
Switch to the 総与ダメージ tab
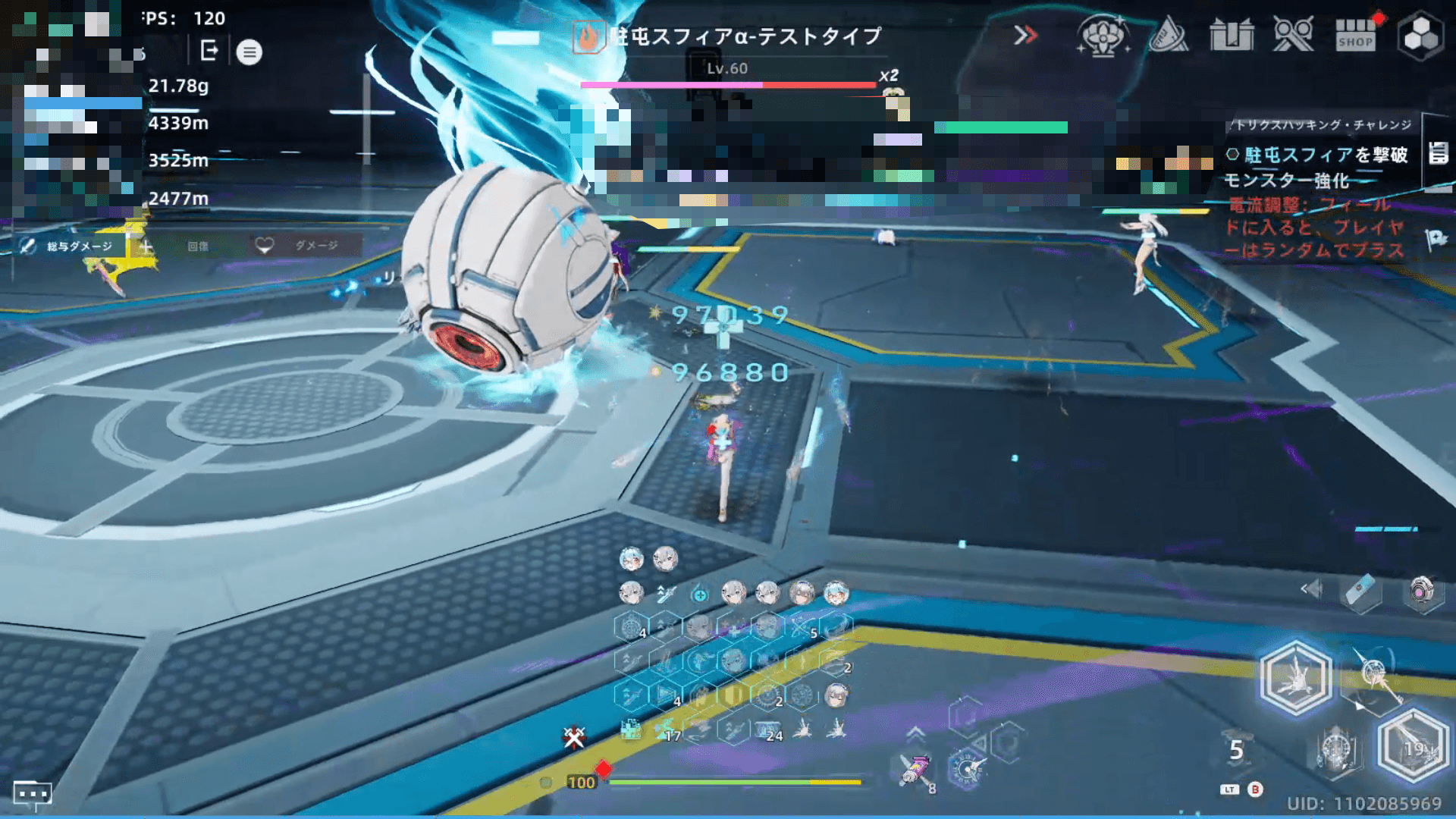click(x=68, y=246)
